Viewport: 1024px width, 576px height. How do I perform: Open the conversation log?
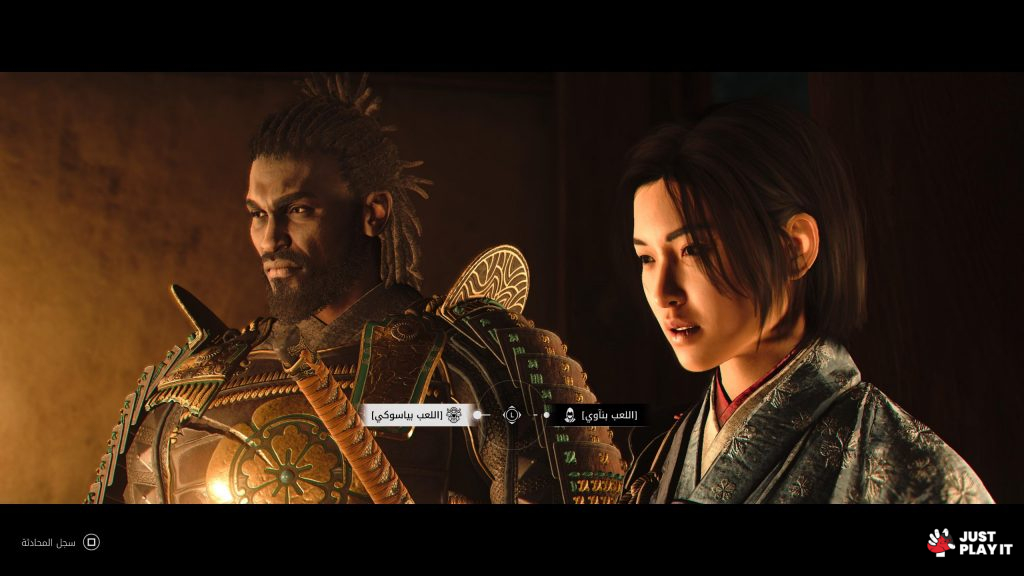point(62,542)
